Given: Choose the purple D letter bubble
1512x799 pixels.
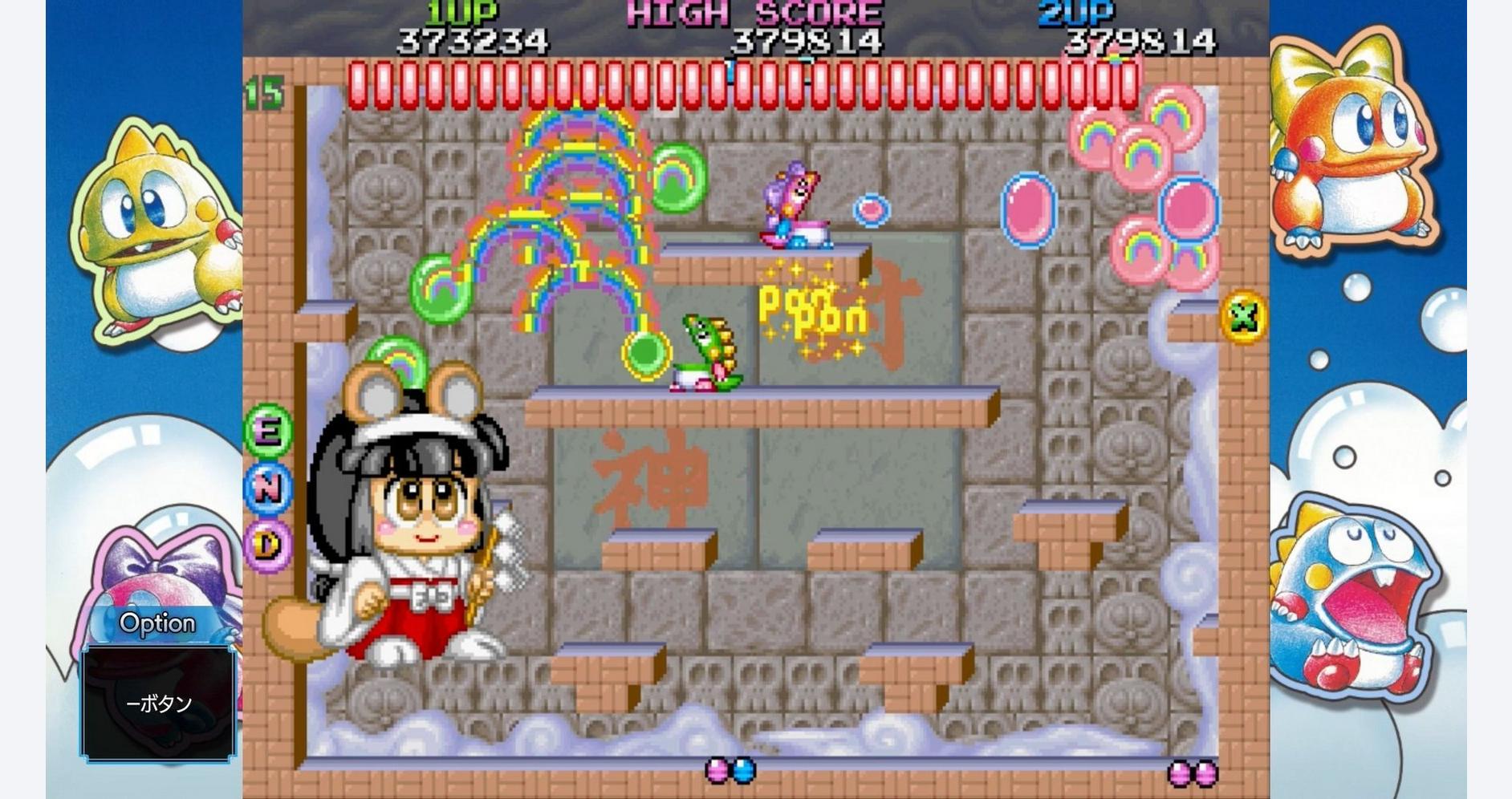Looking at the screenshot, I should pyautogui.click(x=268, y=546).
